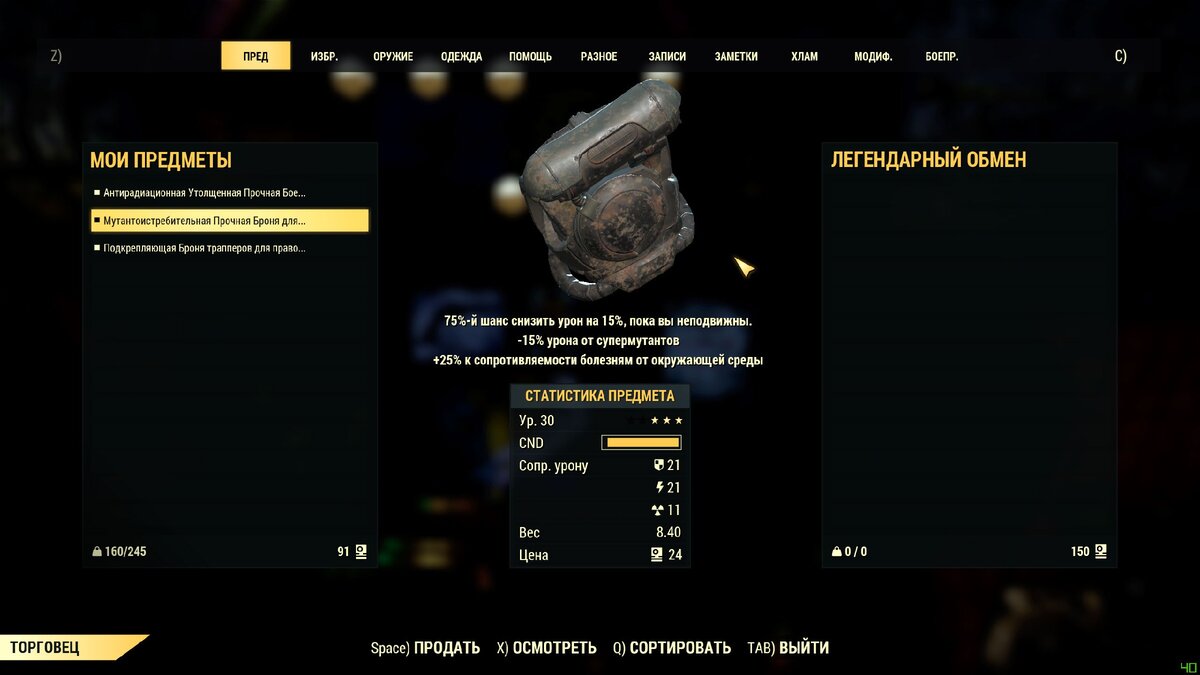The width and height of the screenshot is (1200, 675).
Task: Show the ПОМОЩЬ aid tab
Action: point(530,57)
